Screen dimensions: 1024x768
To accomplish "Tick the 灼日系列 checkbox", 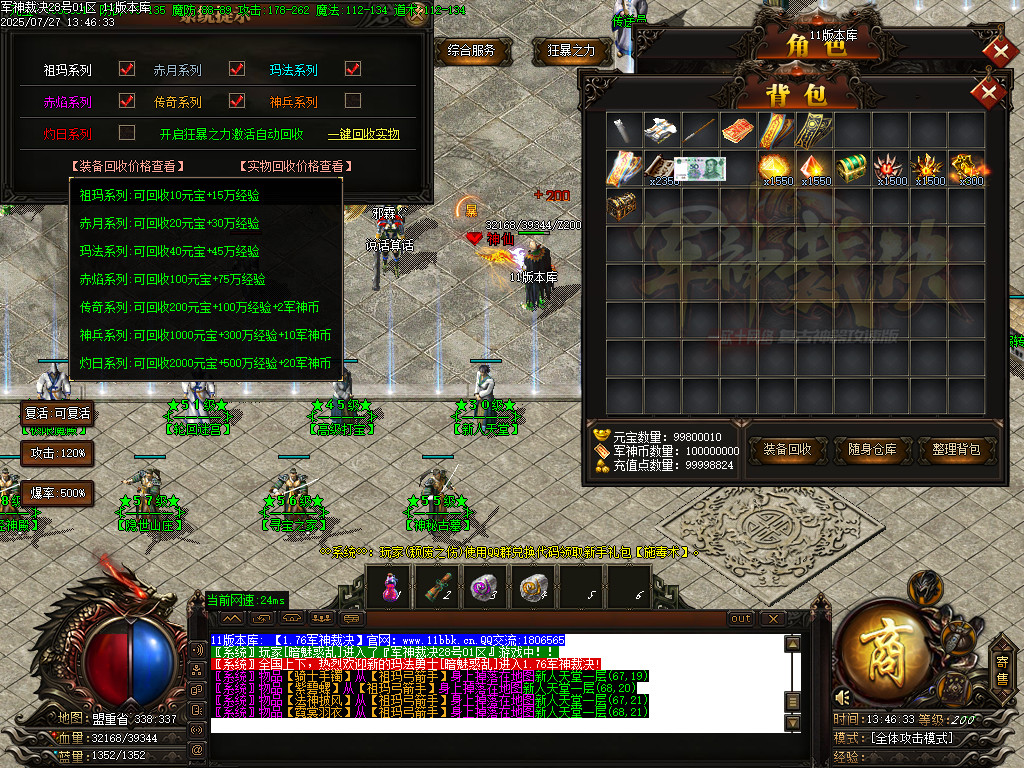I will pos(127,132).
